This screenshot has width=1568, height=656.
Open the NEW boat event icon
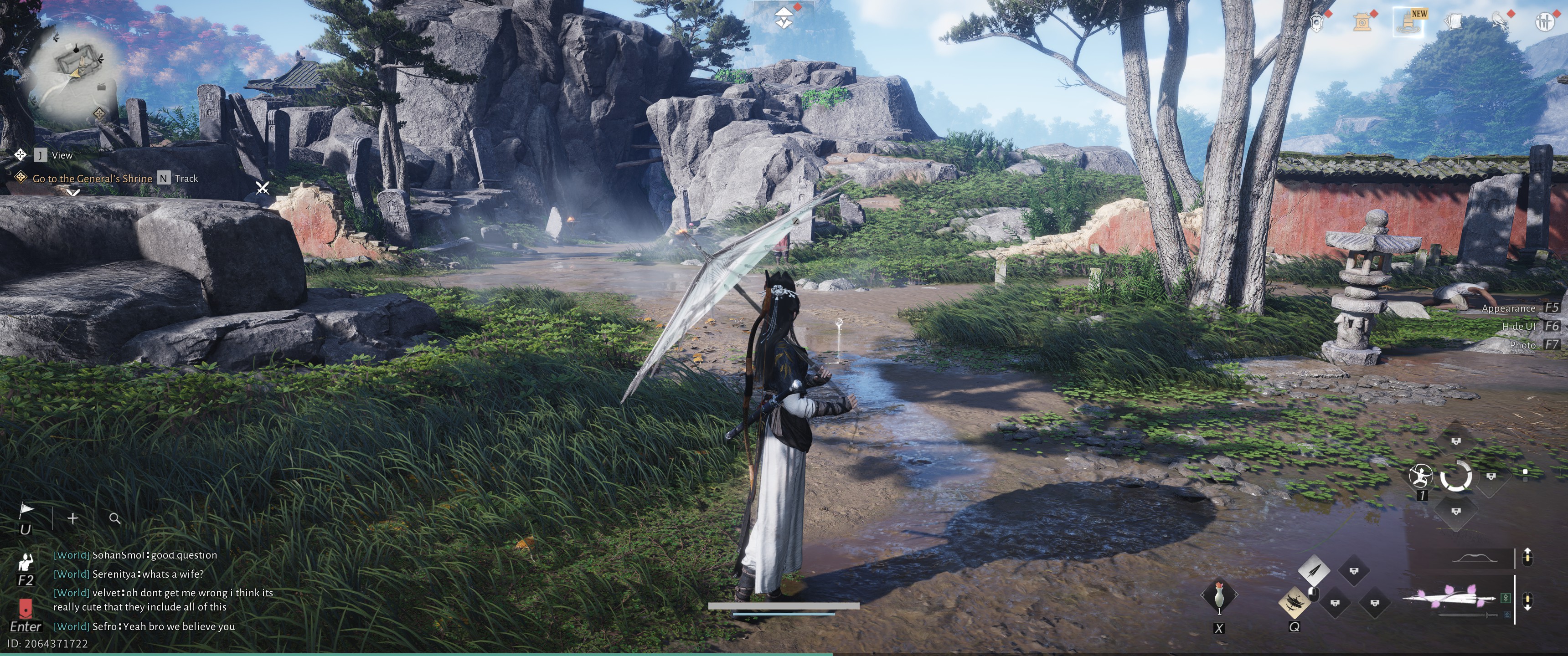[1408, 22]
